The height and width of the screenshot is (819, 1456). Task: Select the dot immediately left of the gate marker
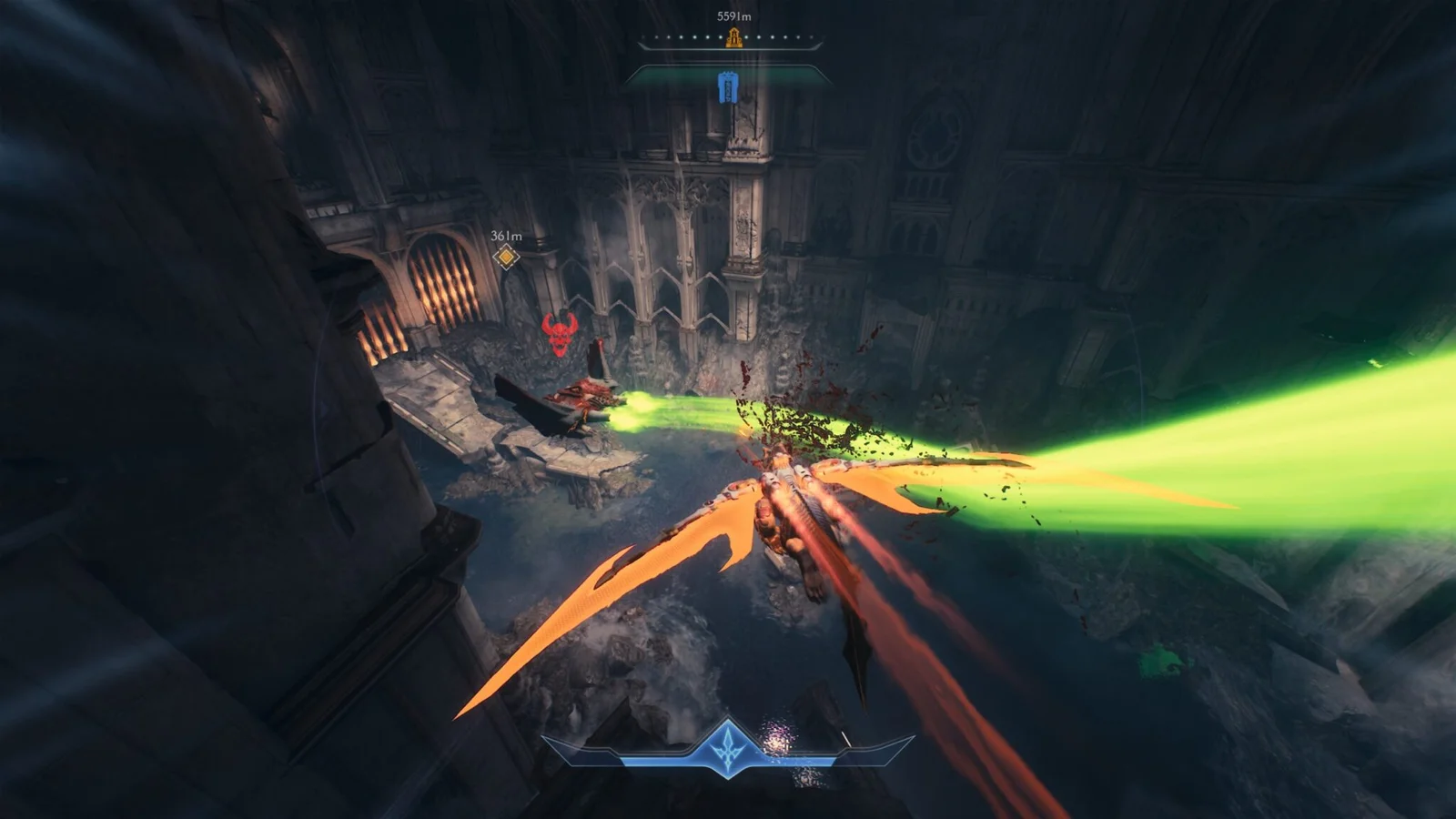[720, 36]
